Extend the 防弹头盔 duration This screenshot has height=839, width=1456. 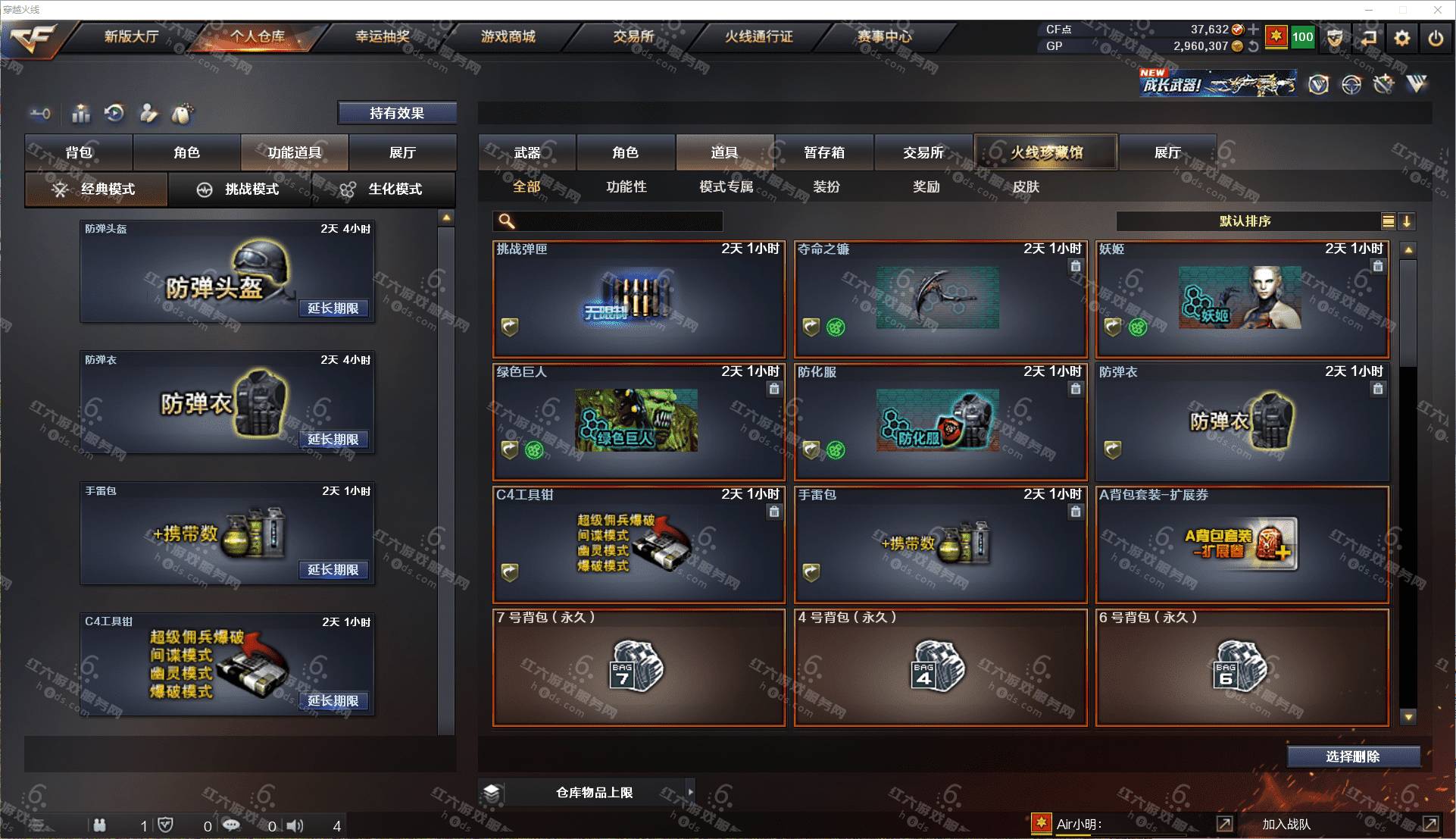click(x=333, y=308)
